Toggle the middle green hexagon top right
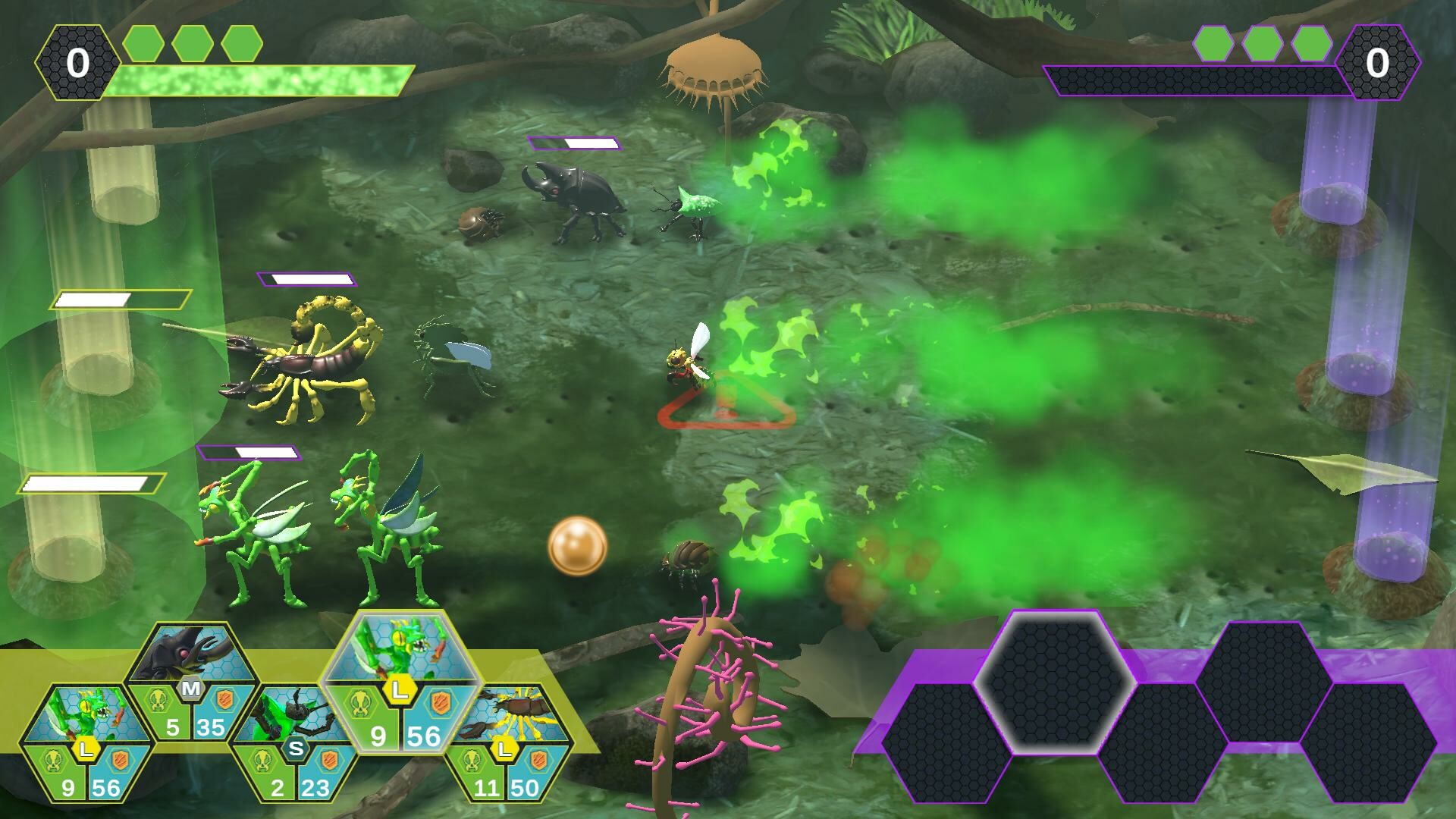The height and width of the screenshot is (819, 1456). (x=1263, y=44)
